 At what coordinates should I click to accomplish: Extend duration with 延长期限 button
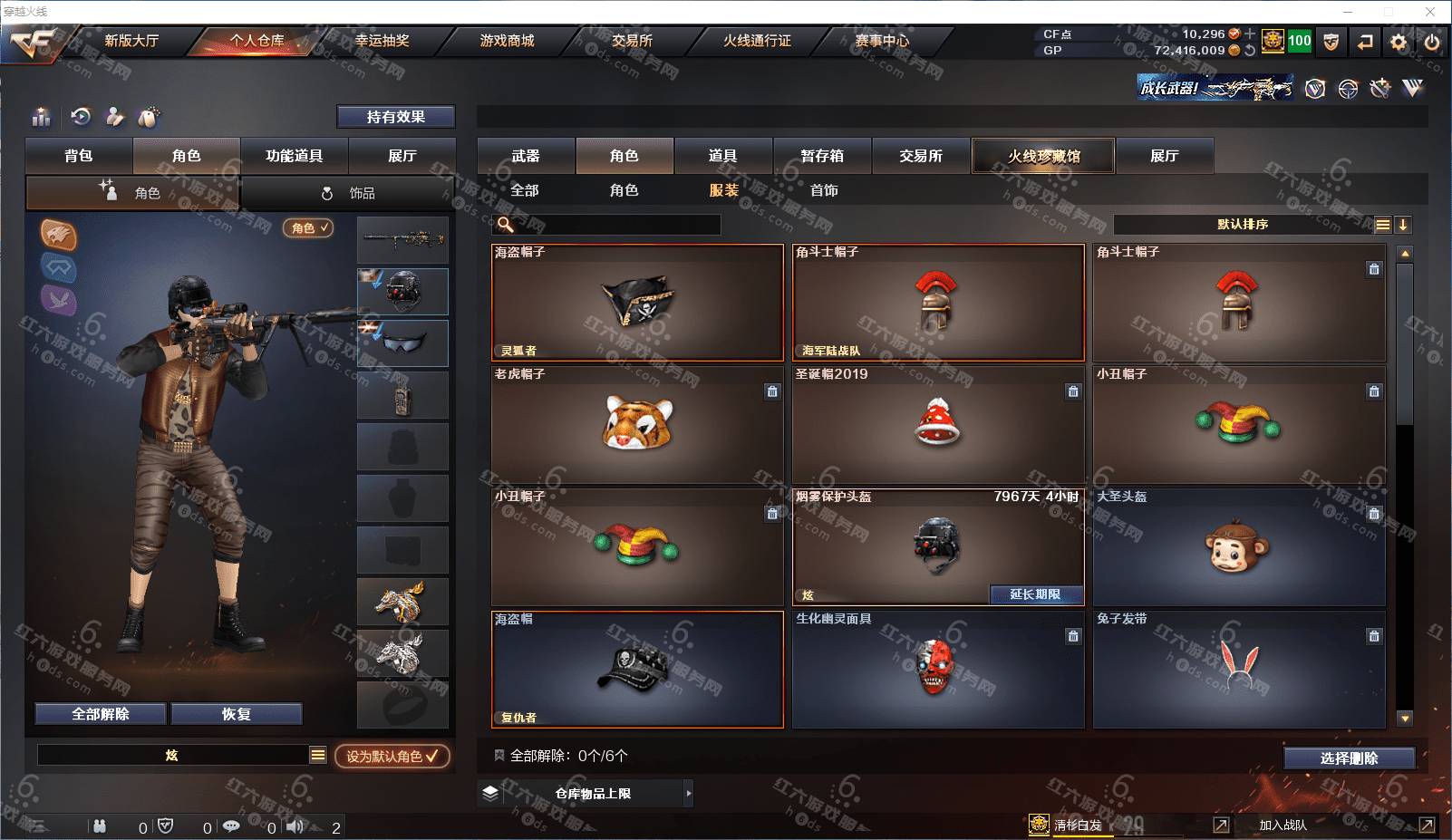1035,594
